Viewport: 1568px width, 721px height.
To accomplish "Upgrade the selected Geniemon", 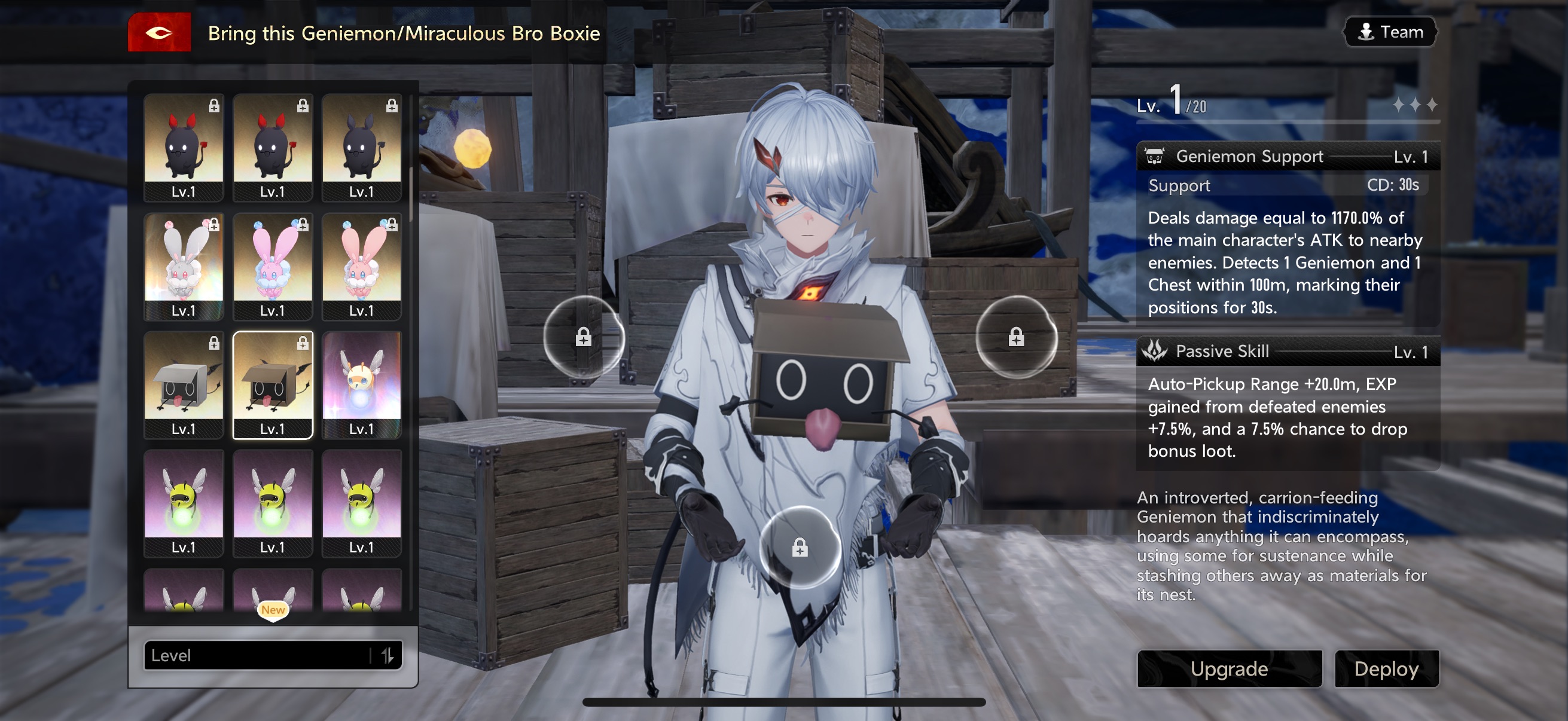I will tap(1229, 668).
